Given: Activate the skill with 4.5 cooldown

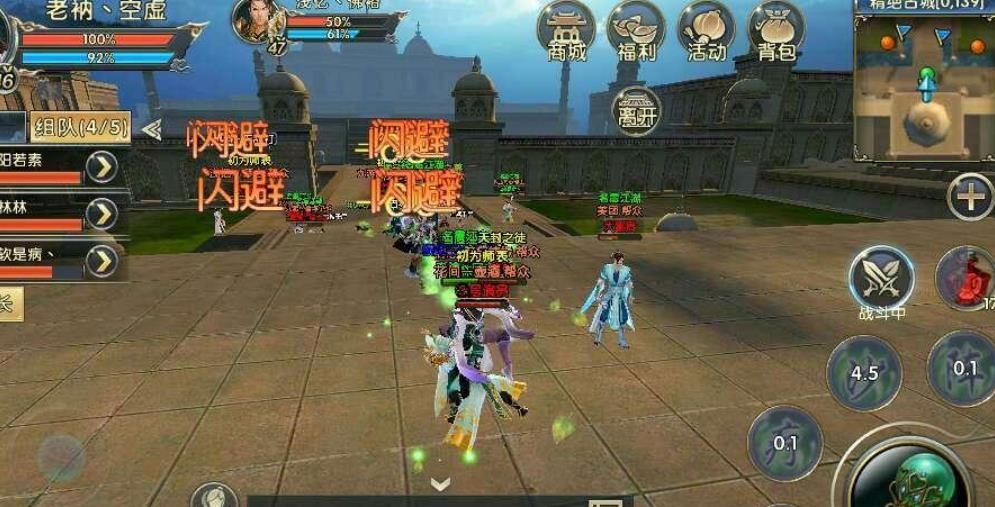Looking at the screenshot, I should click(x=864, y=373).
